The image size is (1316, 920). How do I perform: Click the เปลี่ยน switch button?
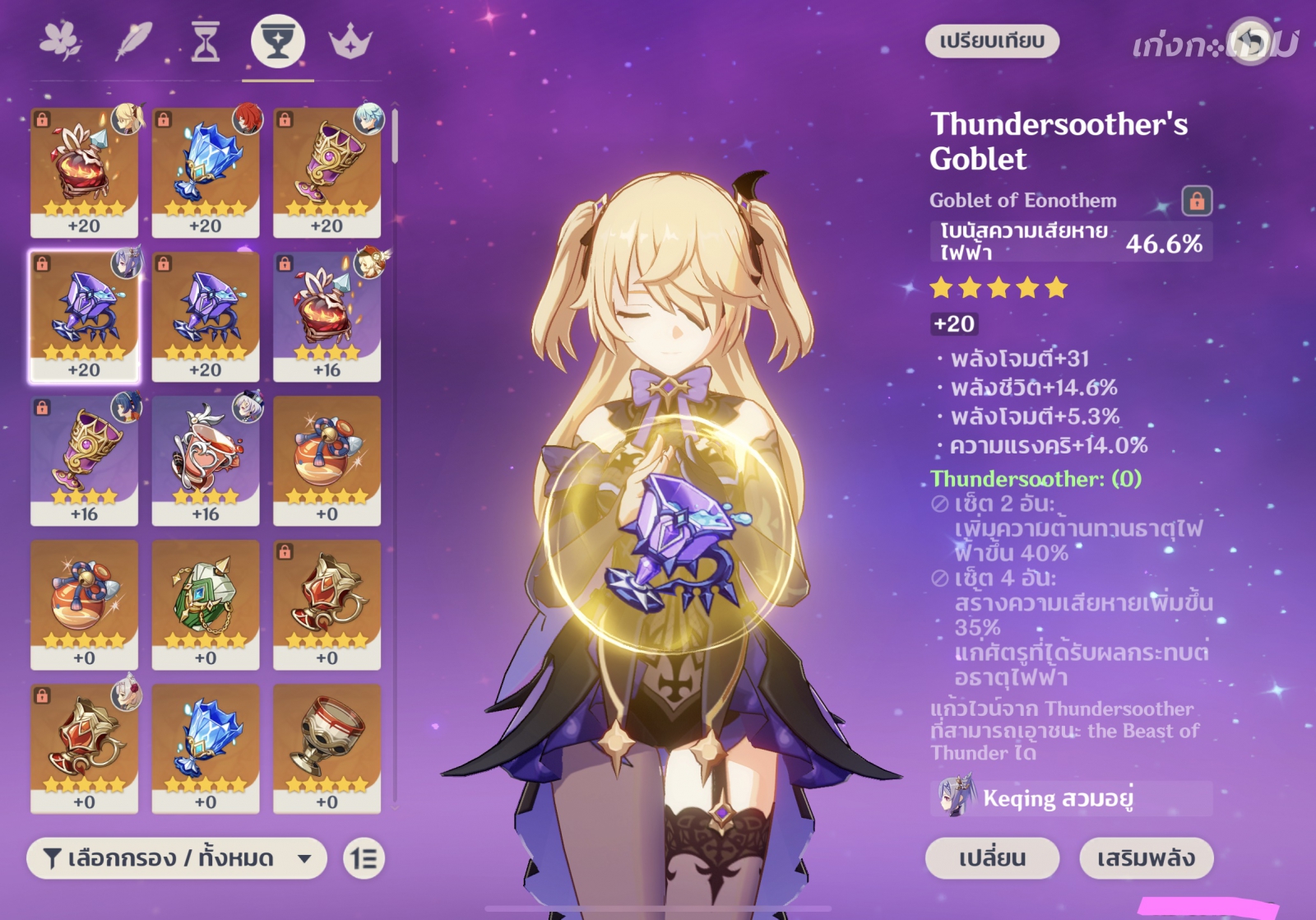point(992,858)
